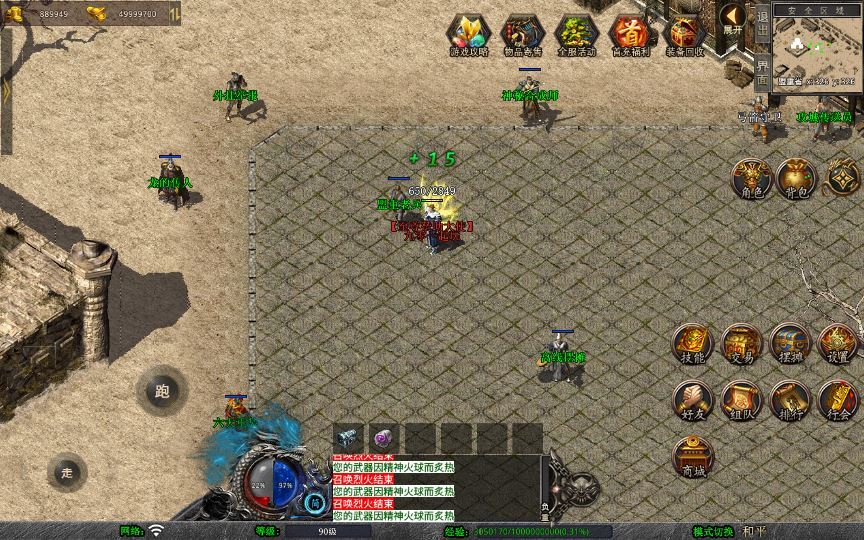Viewport: 864px width, 540px height.
Task: Open the 游戏攻略 game guide icon
Action: pos(466,34)
